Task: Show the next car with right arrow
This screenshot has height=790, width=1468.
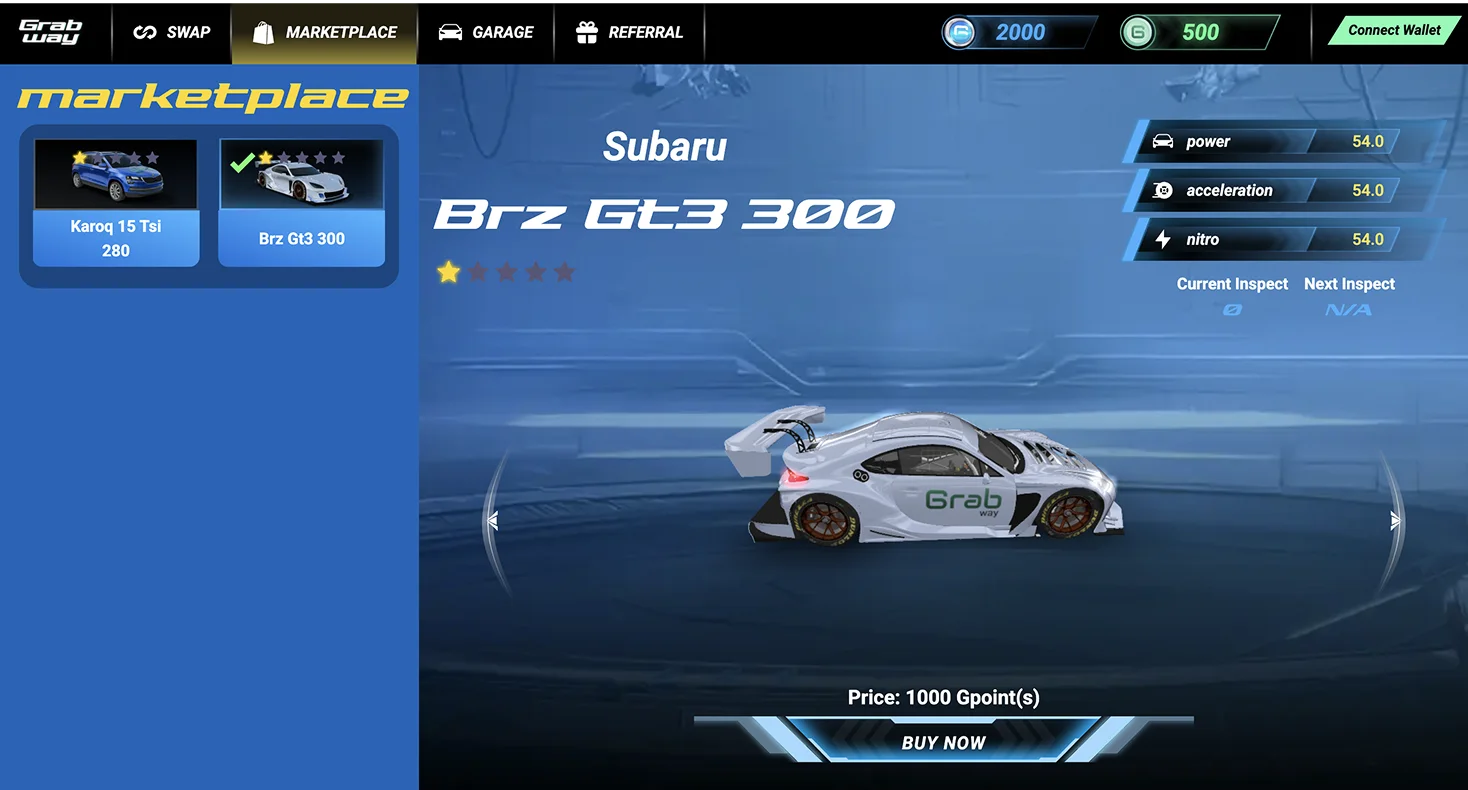Action: 1395,520
